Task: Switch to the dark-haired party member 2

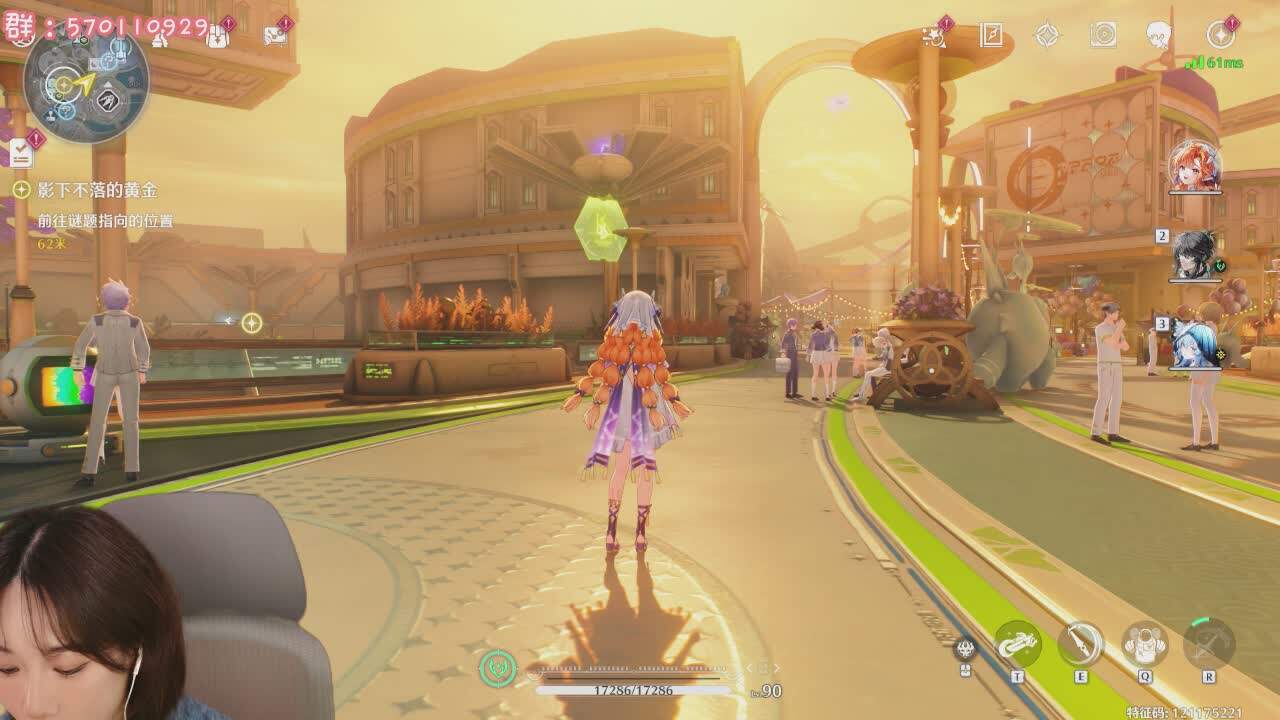Action: tap(1196, 255)
